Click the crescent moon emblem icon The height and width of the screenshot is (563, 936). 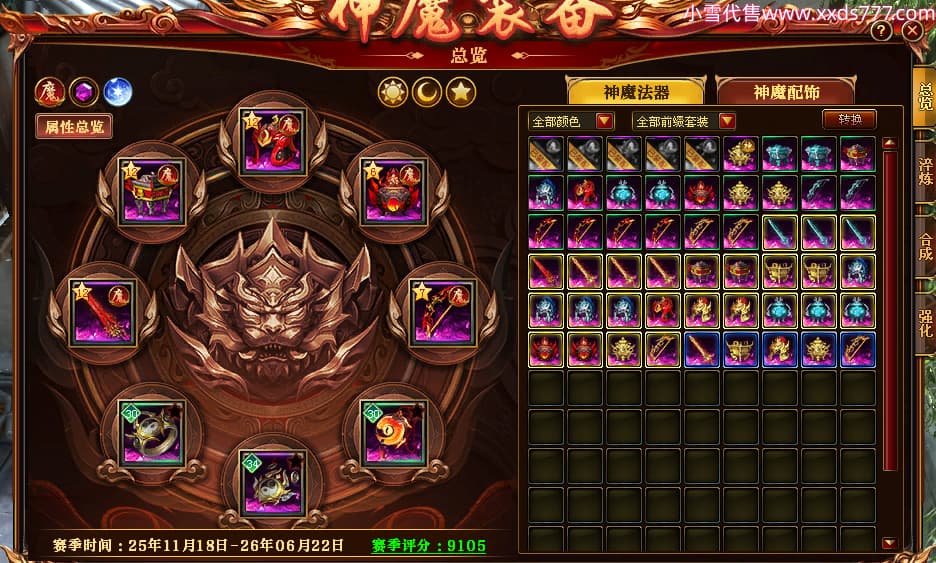(x=427, y=92)
